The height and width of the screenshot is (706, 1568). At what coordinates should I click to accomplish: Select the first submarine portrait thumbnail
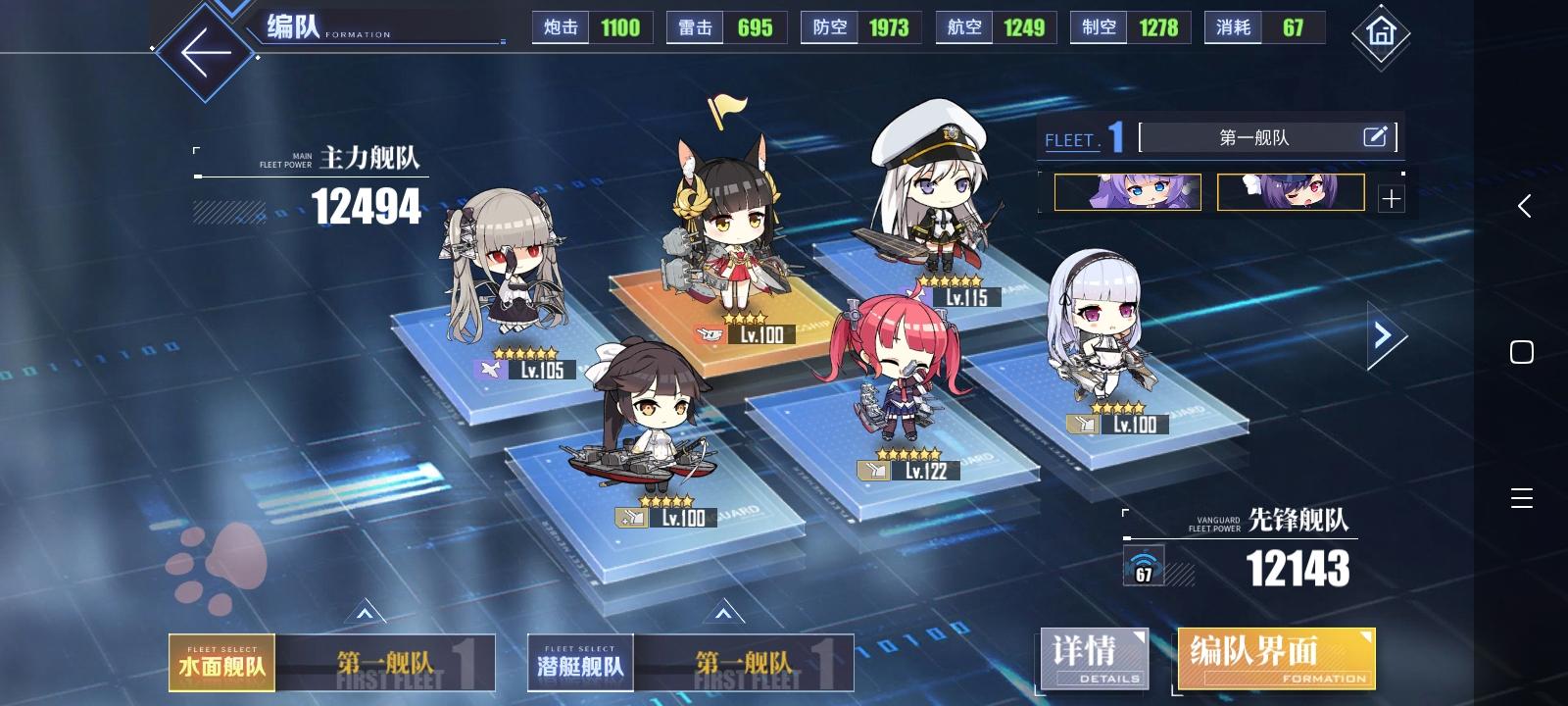[x=1127, y=192]
